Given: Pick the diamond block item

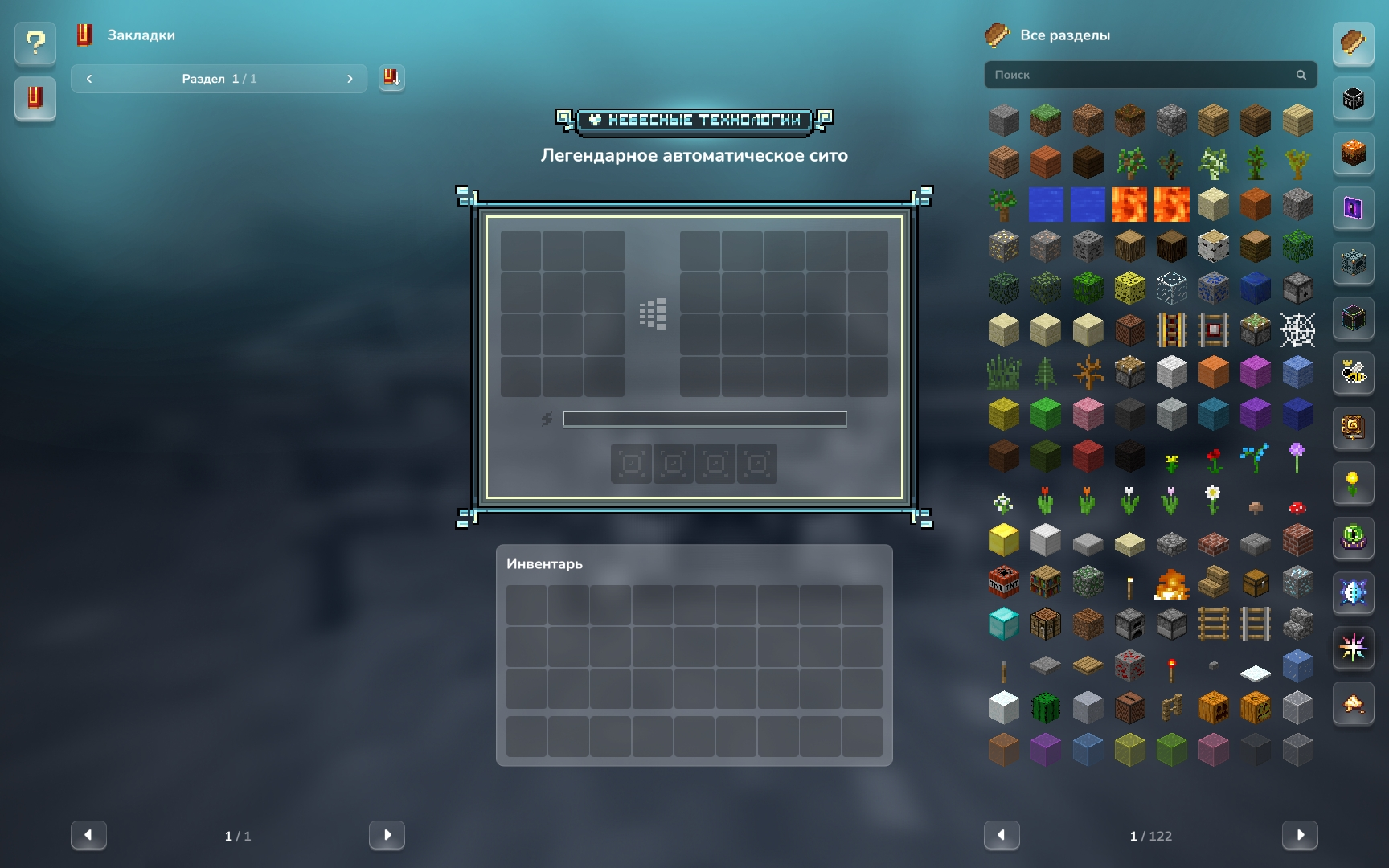Looking at the screenshot, I should pos(1003,624).
